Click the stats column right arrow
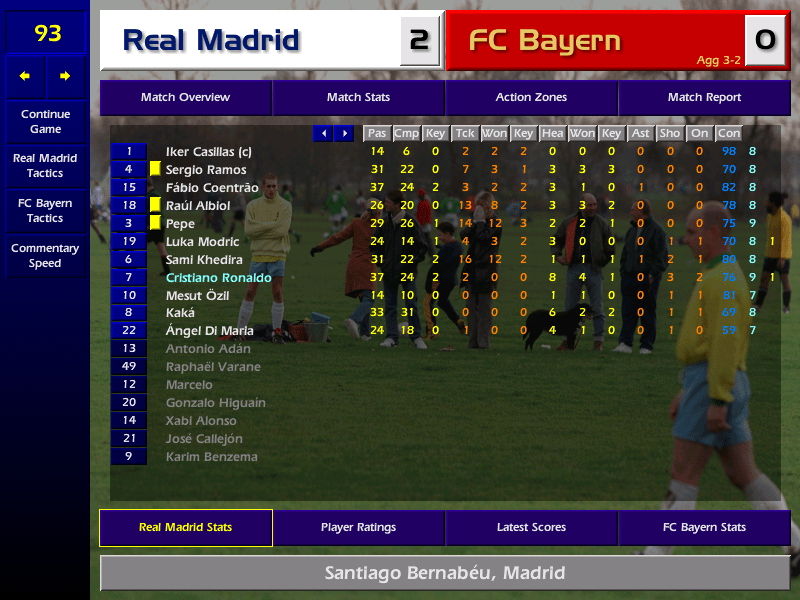 pyautogui.click(x=345, y=134)
